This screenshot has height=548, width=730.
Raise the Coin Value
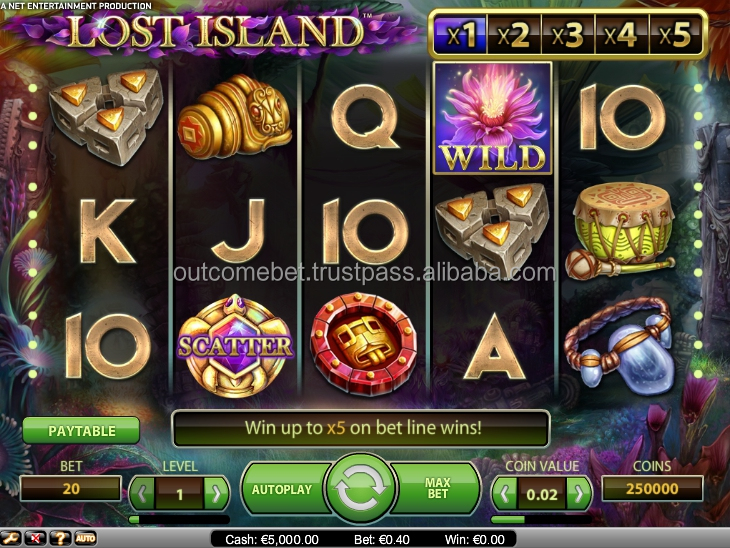[x=579, y=491]
